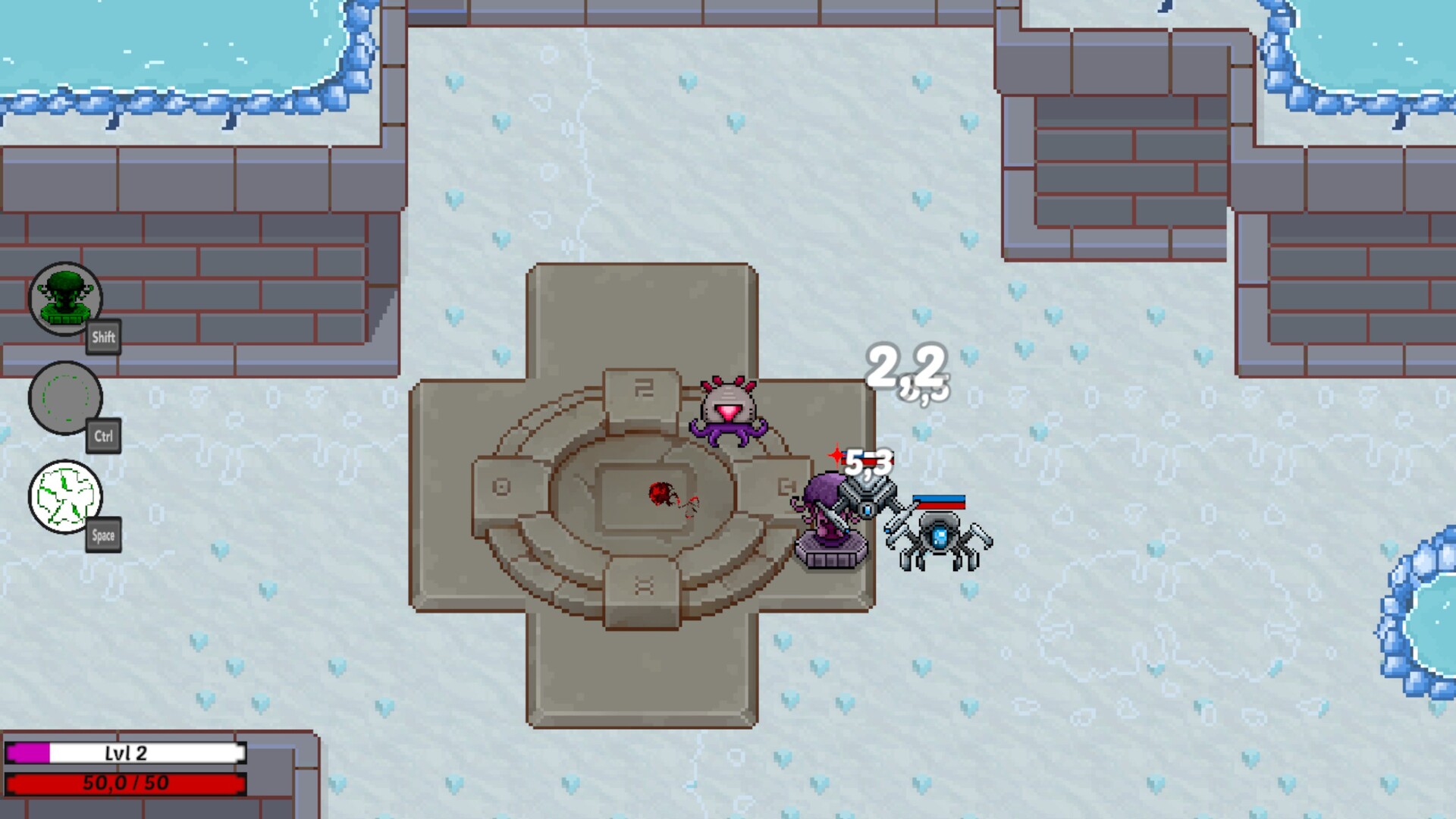Click the Shift key label badge
Image resolution: width=1456 pixels, height=819 pixels.
tap(103, 338)
